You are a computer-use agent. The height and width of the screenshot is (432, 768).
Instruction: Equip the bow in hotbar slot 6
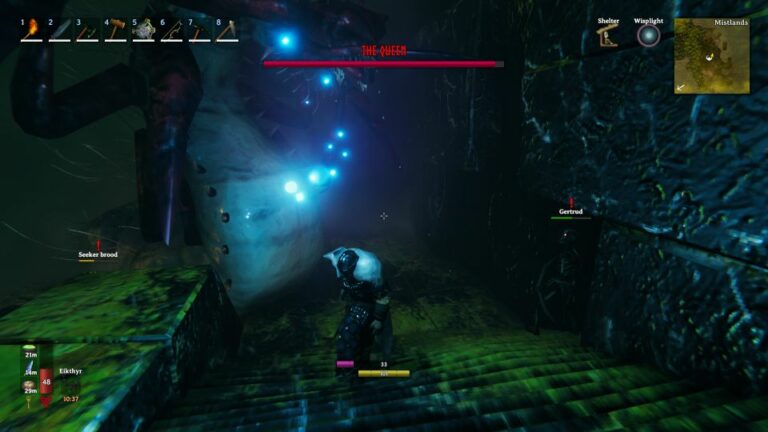(x=172, y=30)
